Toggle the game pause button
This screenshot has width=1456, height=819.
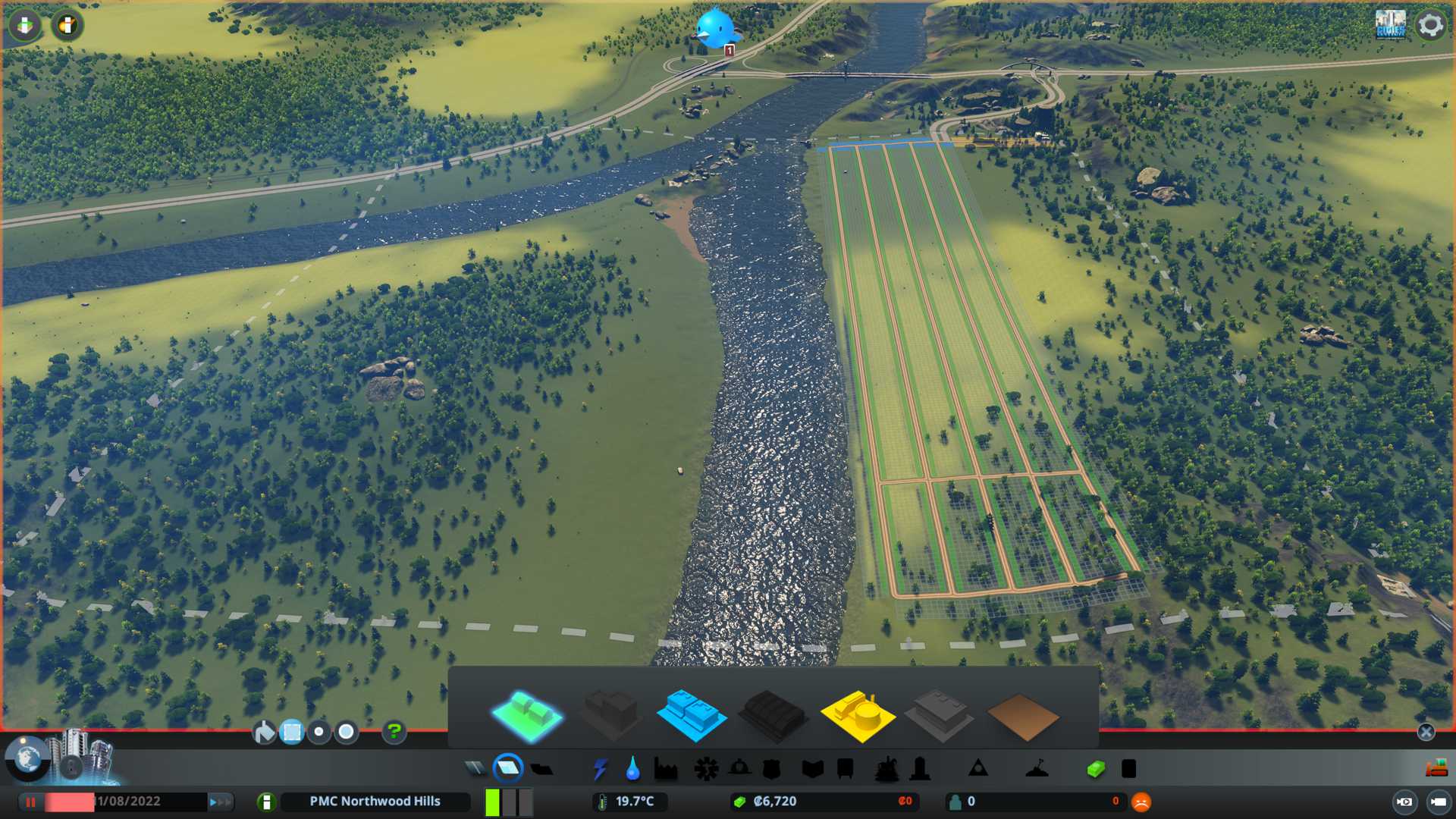coord(31,802)
